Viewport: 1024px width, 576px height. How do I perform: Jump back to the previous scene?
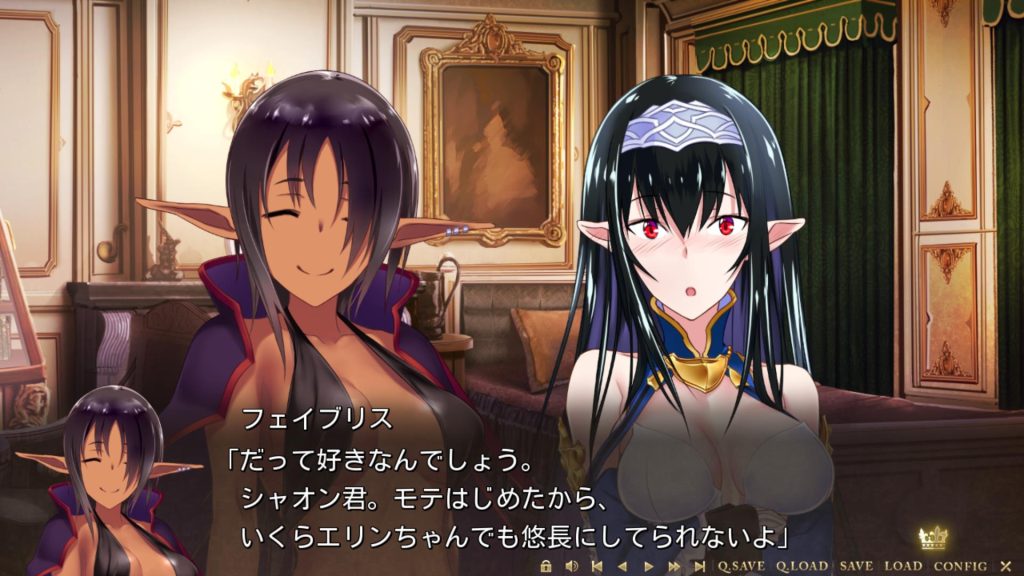coord(597,566)
